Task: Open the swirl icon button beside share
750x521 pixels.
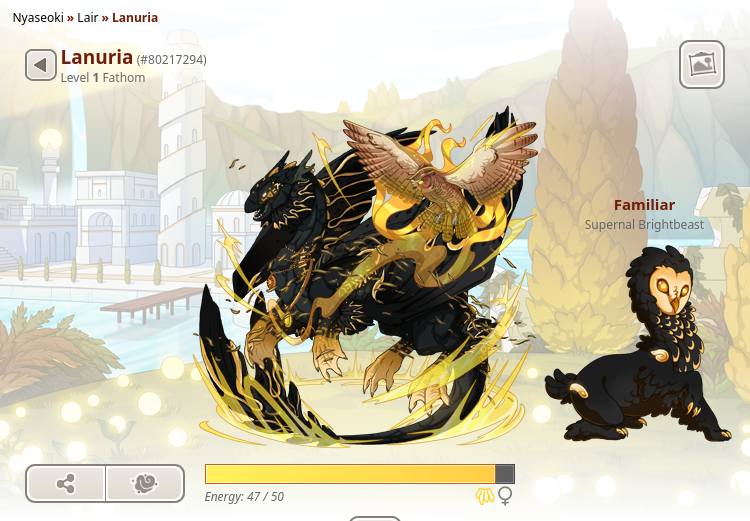Action: click(145, 484)
